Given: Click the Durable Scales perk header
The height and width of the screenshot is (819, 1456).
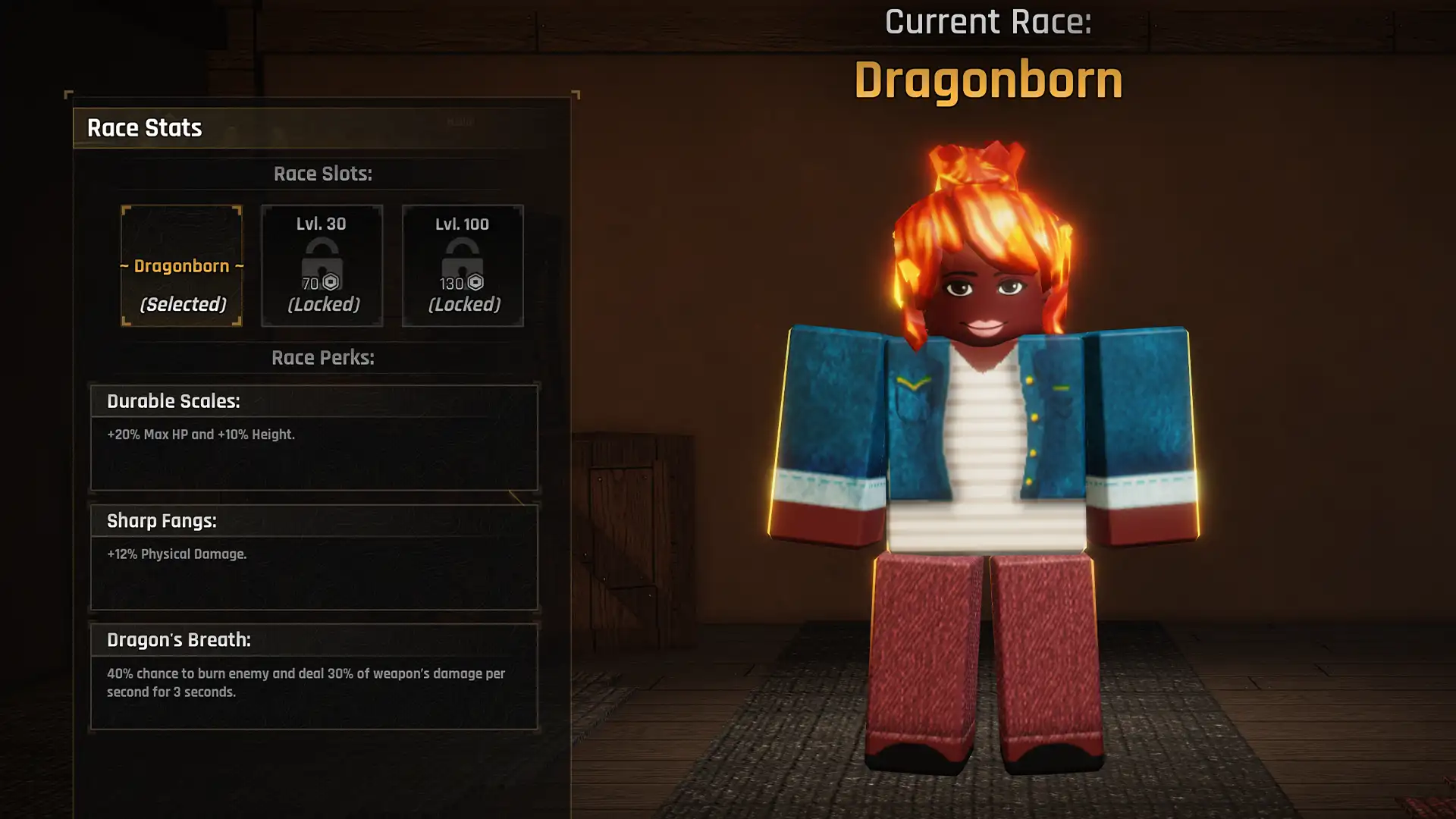Looking at the screenshot, I should pos(173,401).
